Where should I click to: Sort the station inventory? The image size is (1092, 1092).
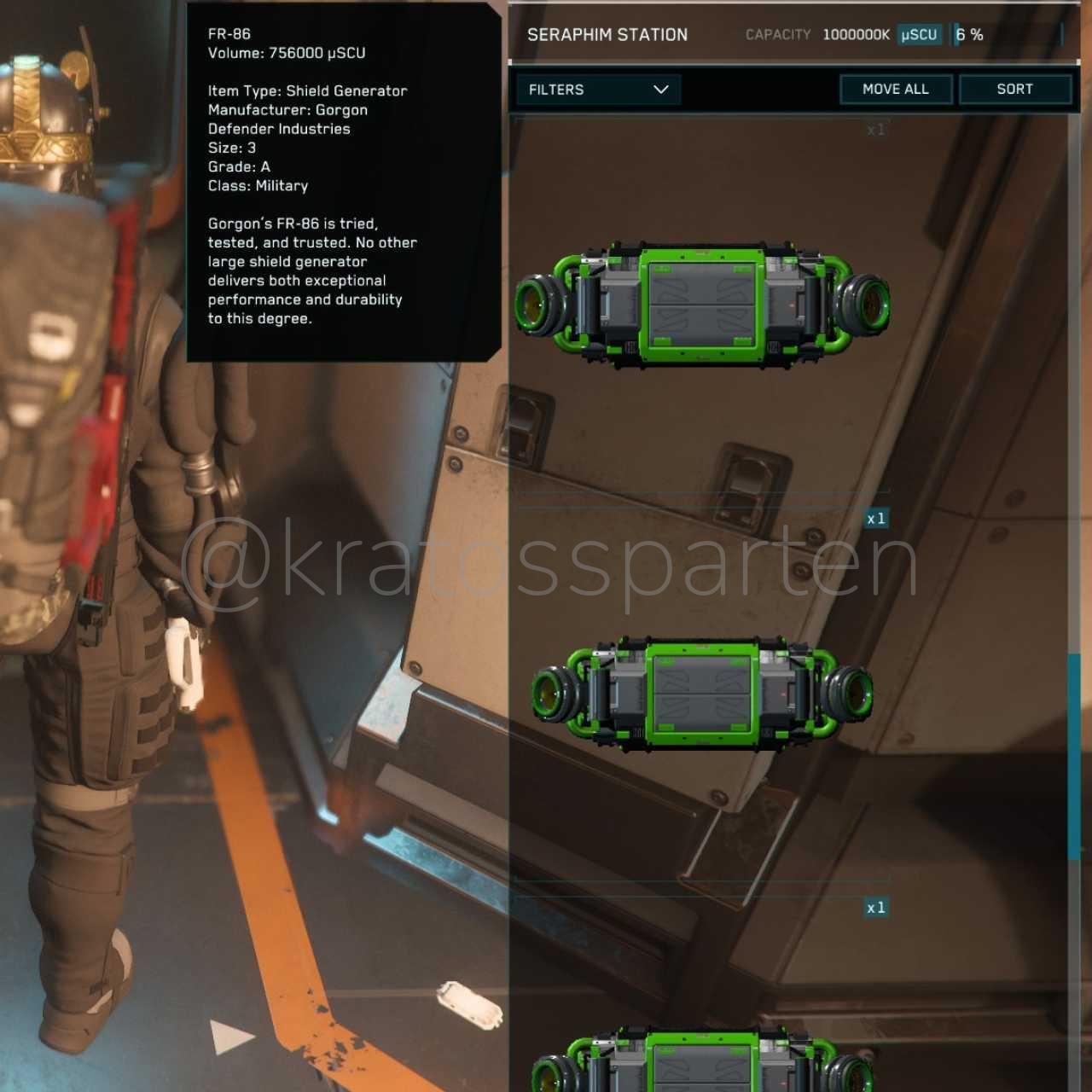click(1014, 90)
